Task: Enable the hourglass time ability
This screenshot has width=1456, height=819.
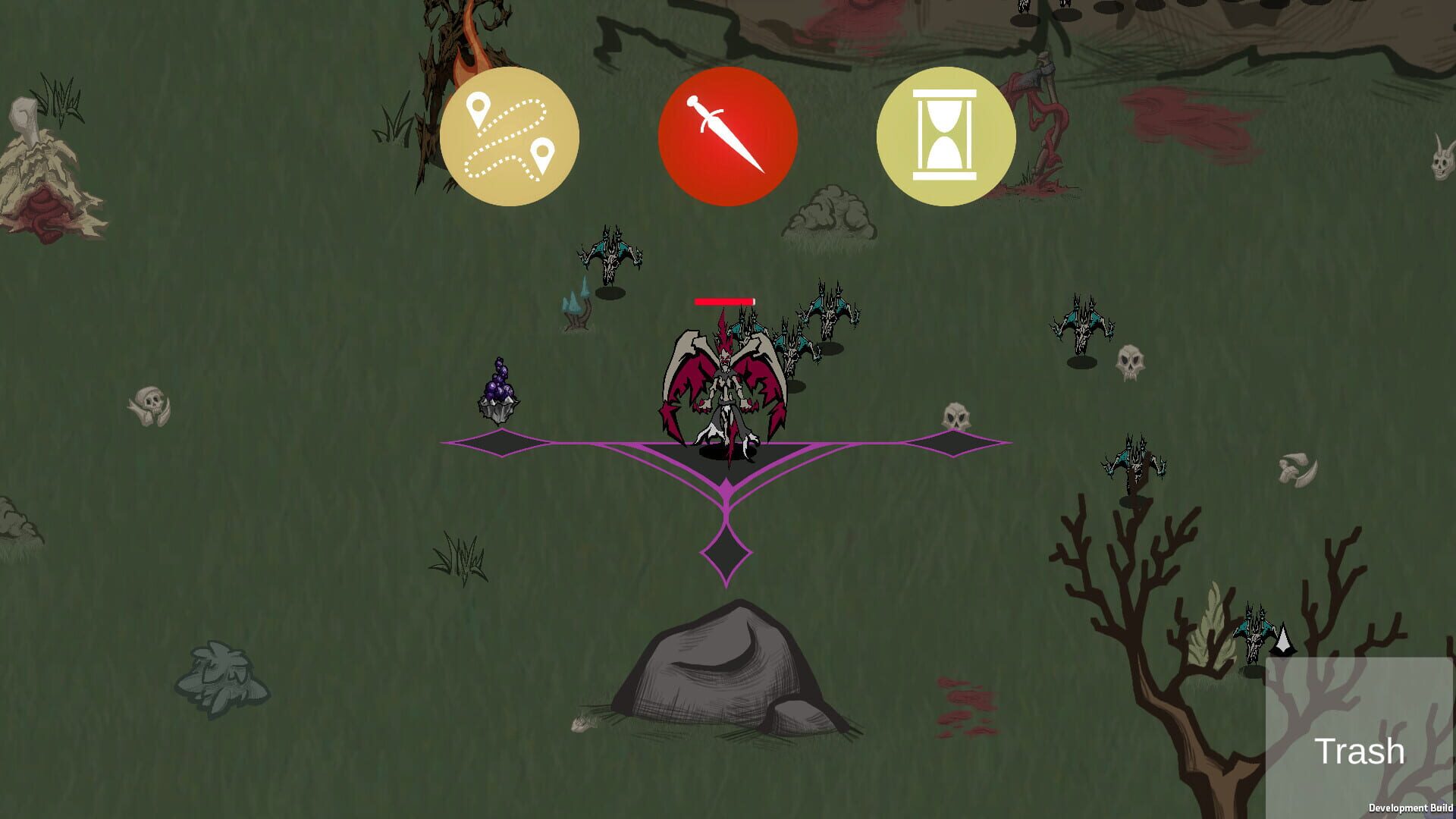Action: [946, 134]
